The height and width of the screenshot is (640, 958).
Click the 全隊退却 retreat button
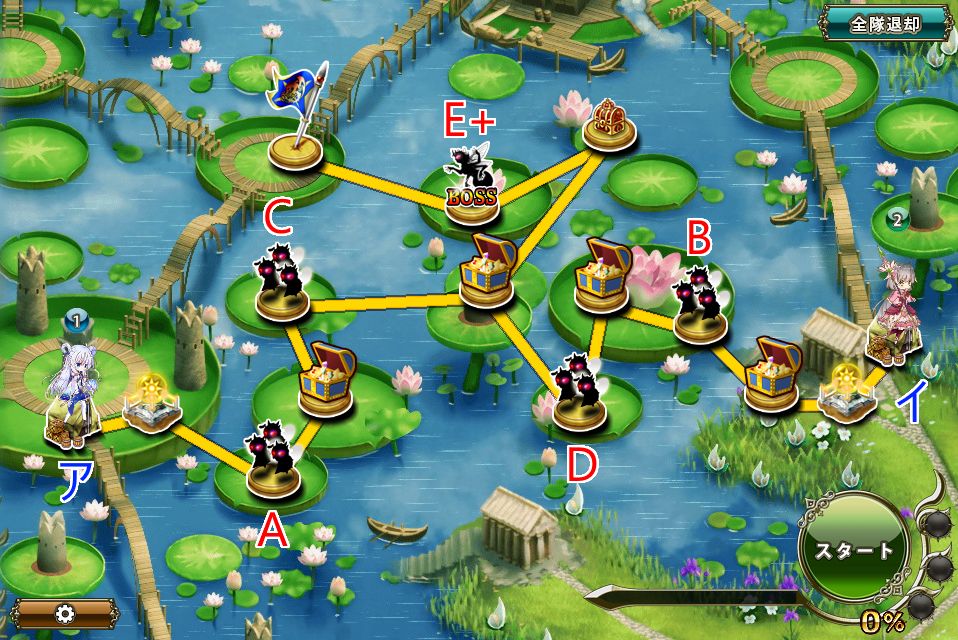(x=885, y=24)
